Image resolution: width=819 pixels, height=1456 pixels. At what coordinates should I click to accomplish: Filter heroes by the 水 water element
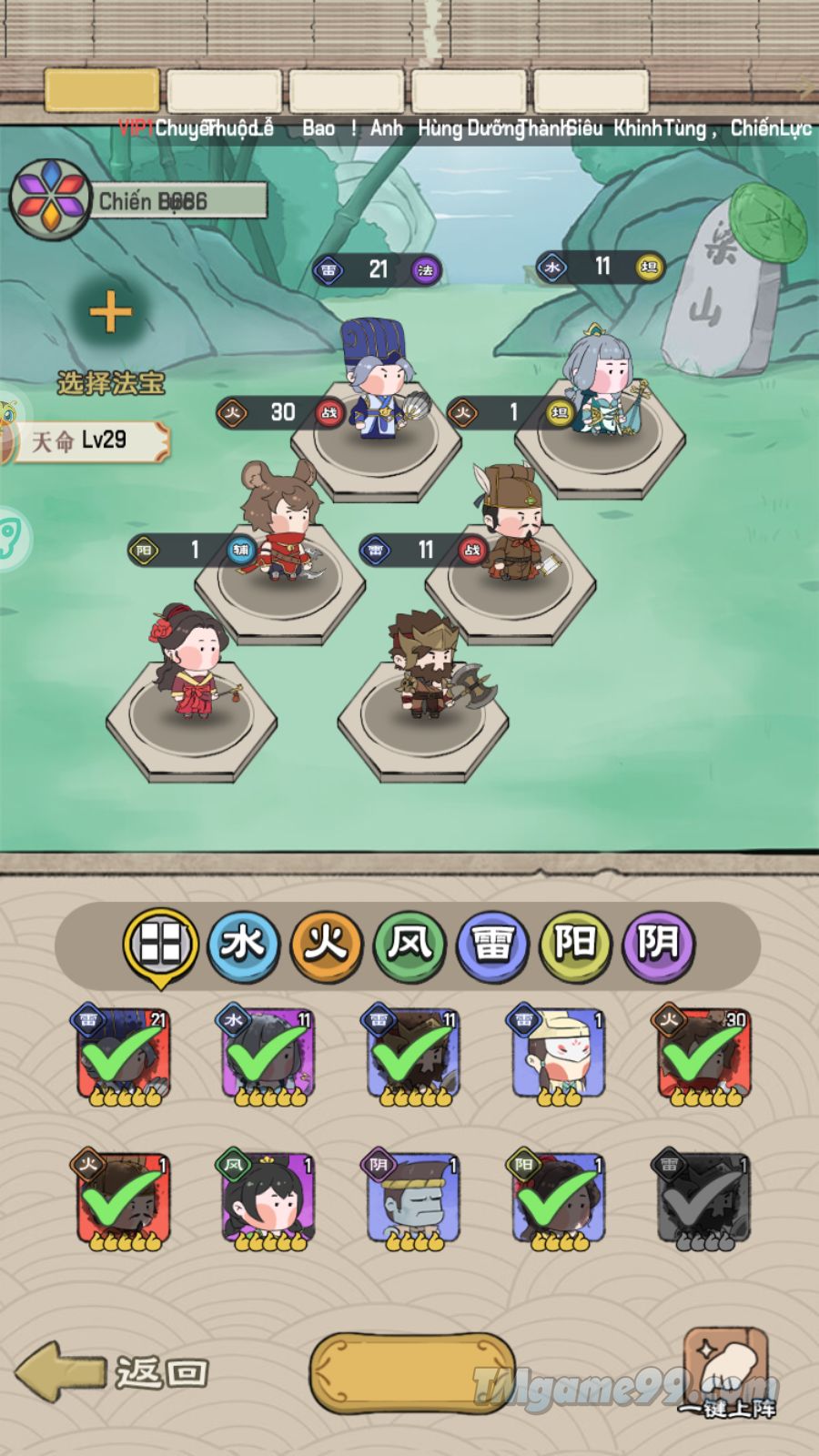click(x=243, y=945)
